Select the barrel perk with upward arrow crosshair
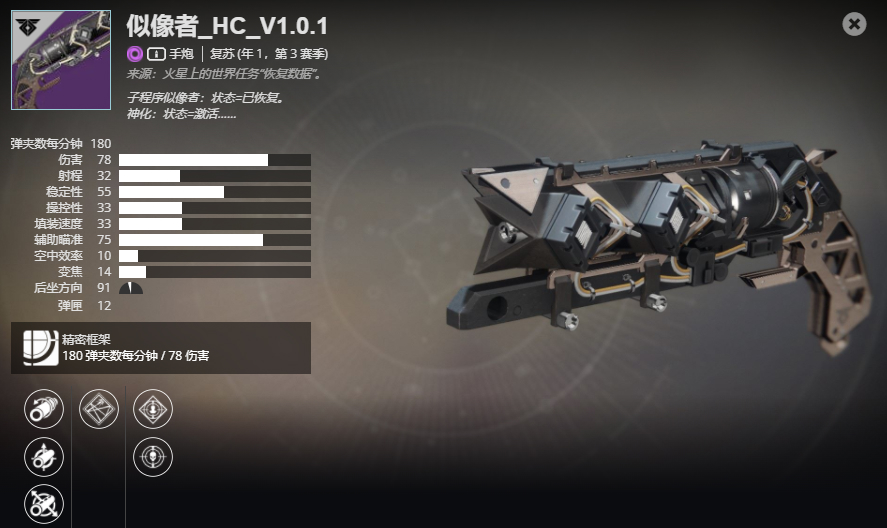The image size is (887, 528). (43, 457)
